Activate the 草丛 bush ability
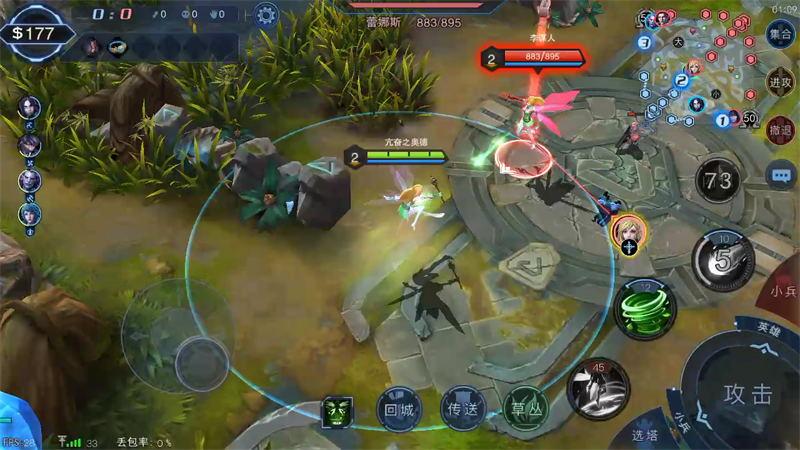This screenshot has height=450, width=800. click(x=522, y=408)
